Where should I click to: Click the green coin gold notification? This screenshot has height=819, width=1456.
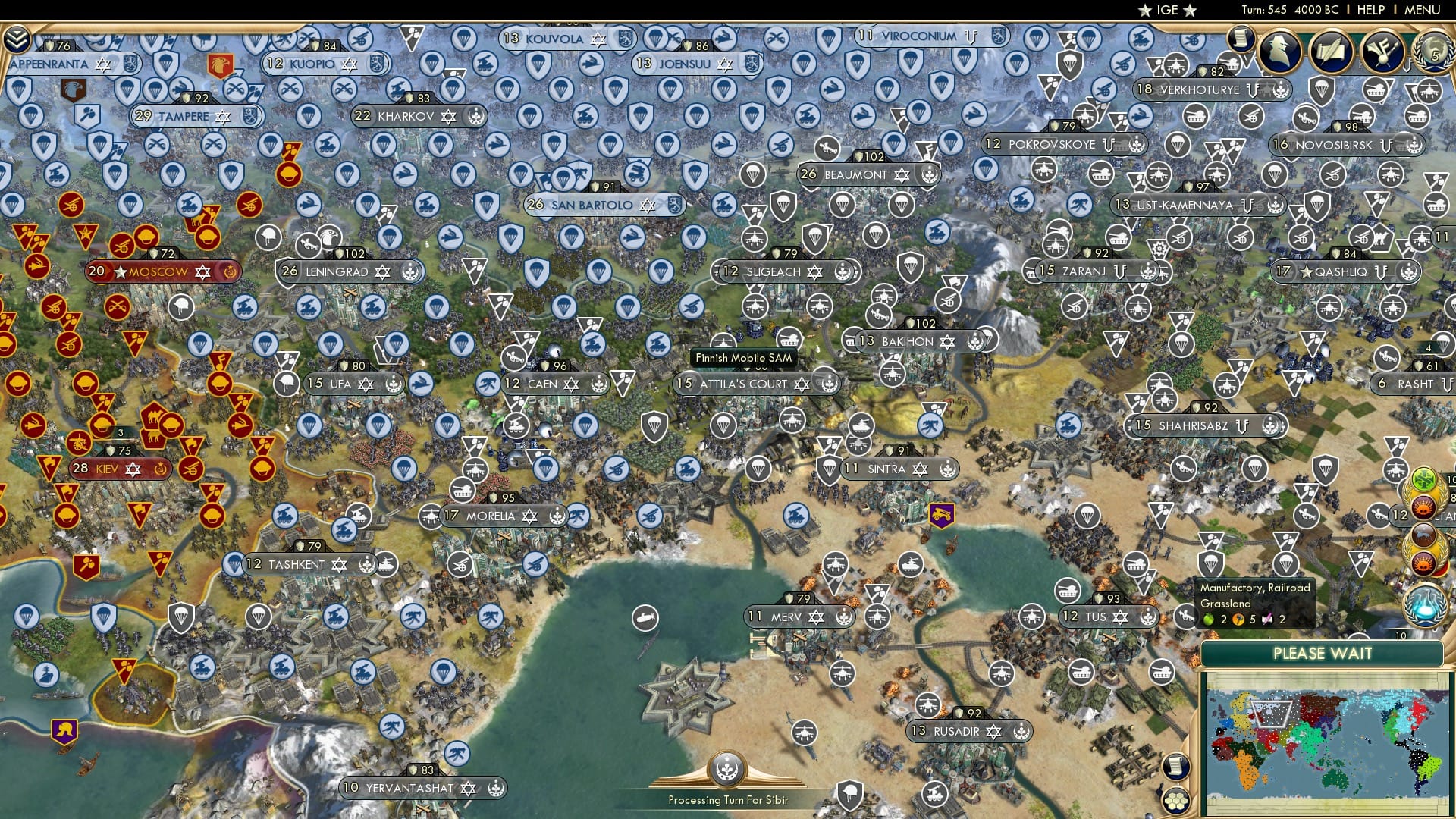(1426, 480)
